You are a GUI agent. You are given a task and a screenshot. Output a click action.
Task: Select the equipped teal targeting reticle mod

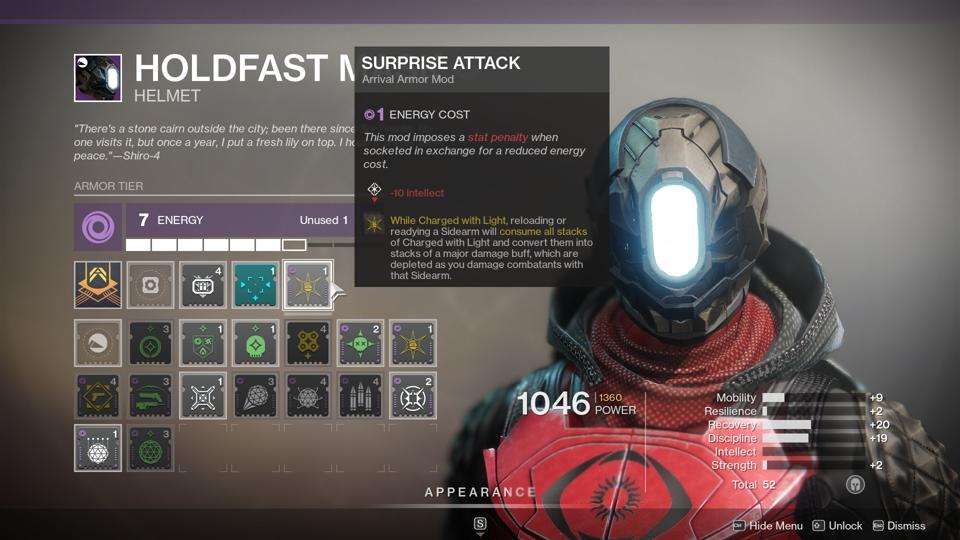pos(255,286)
